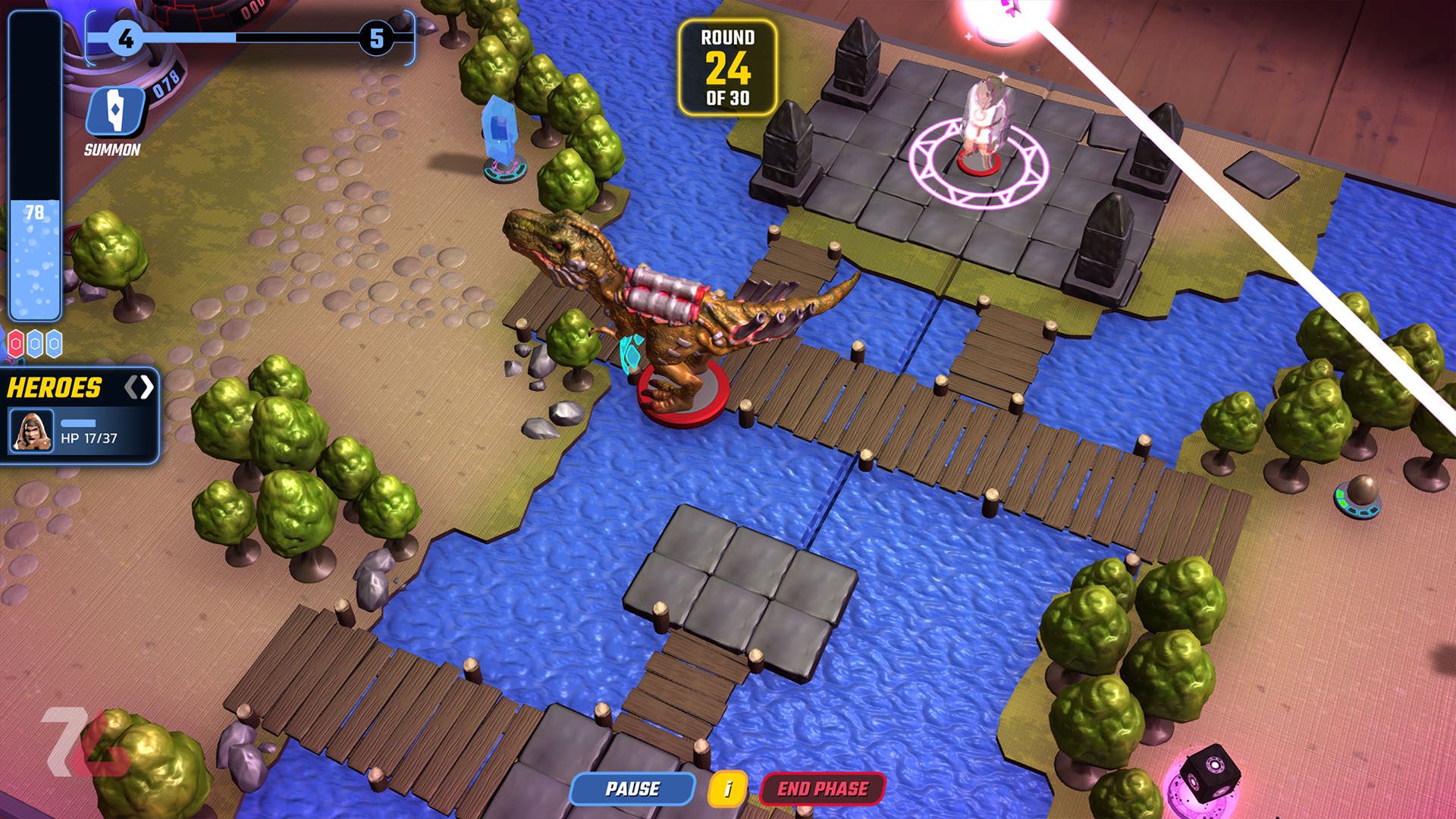Open the yellow info button
The image size is (1456, 819).
tap(727, 789)
